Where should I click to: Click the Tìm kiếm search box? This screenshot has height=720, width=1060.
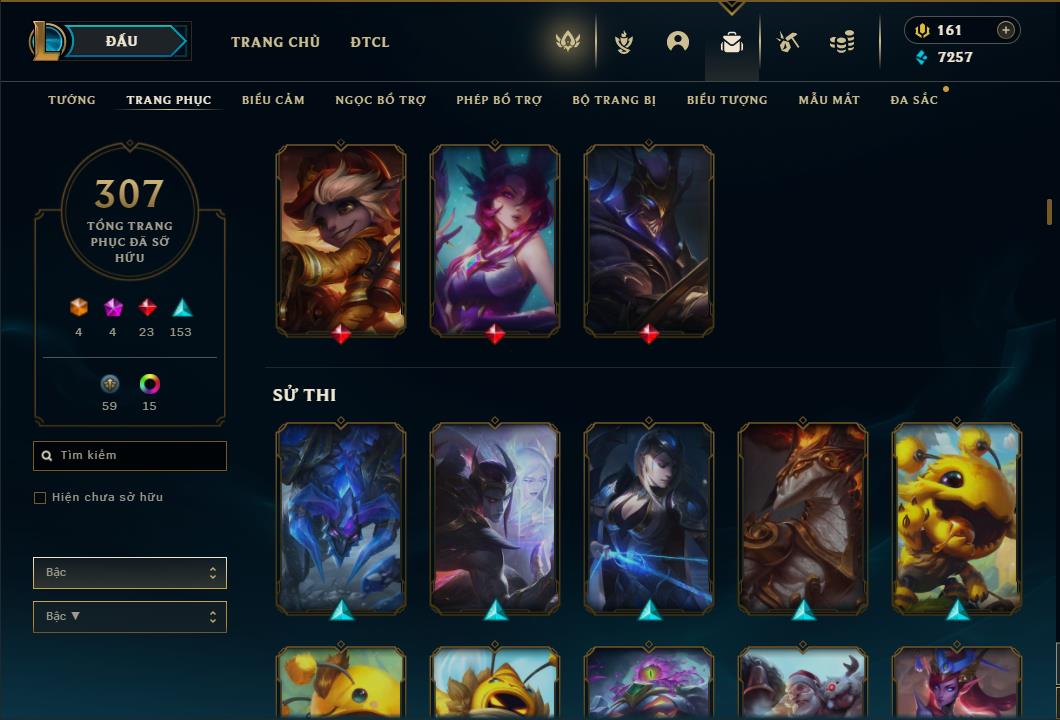[130, 456]
